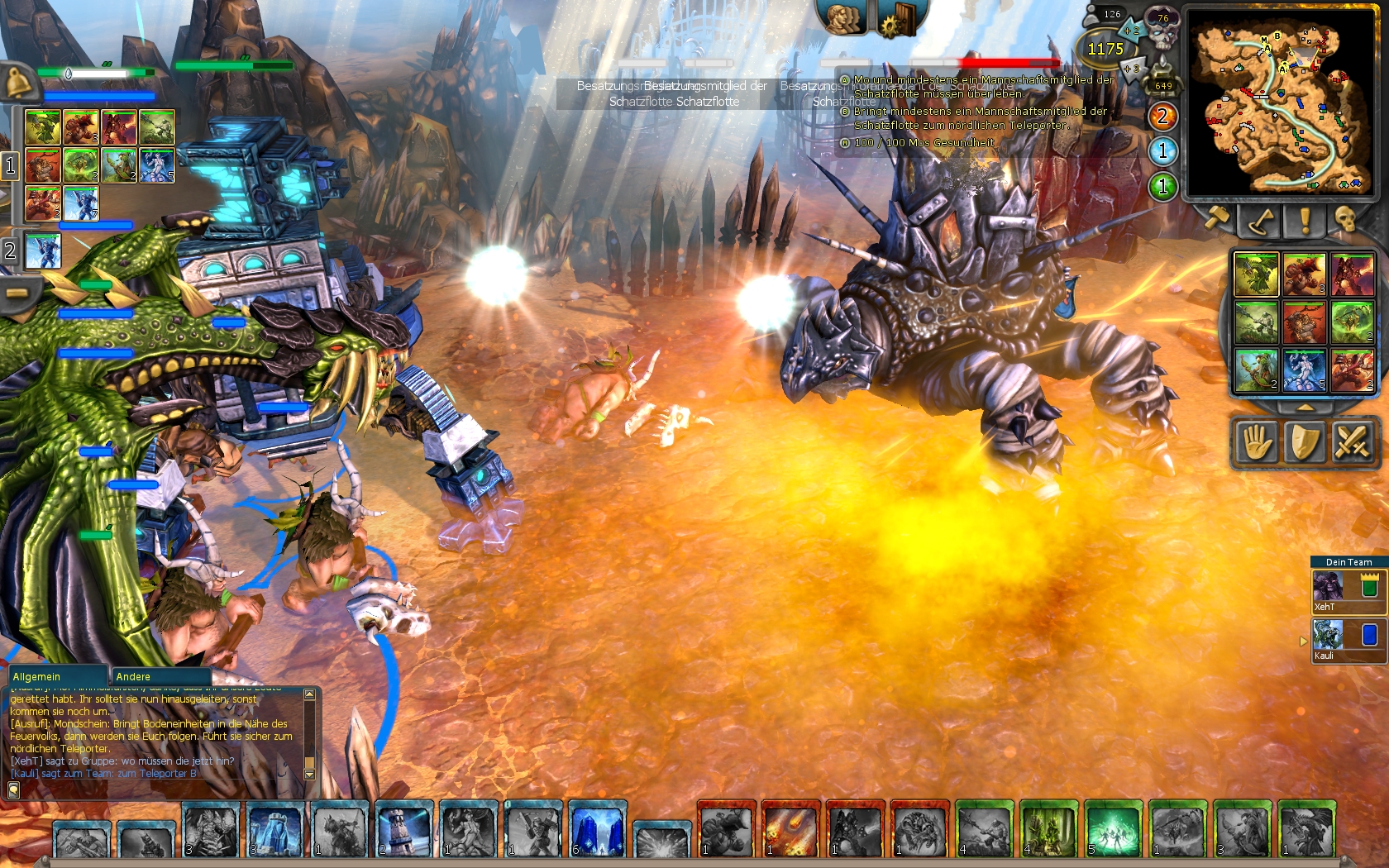Select teammate XehT in team panel
Screen dimensions: 1389x868
1348,591
